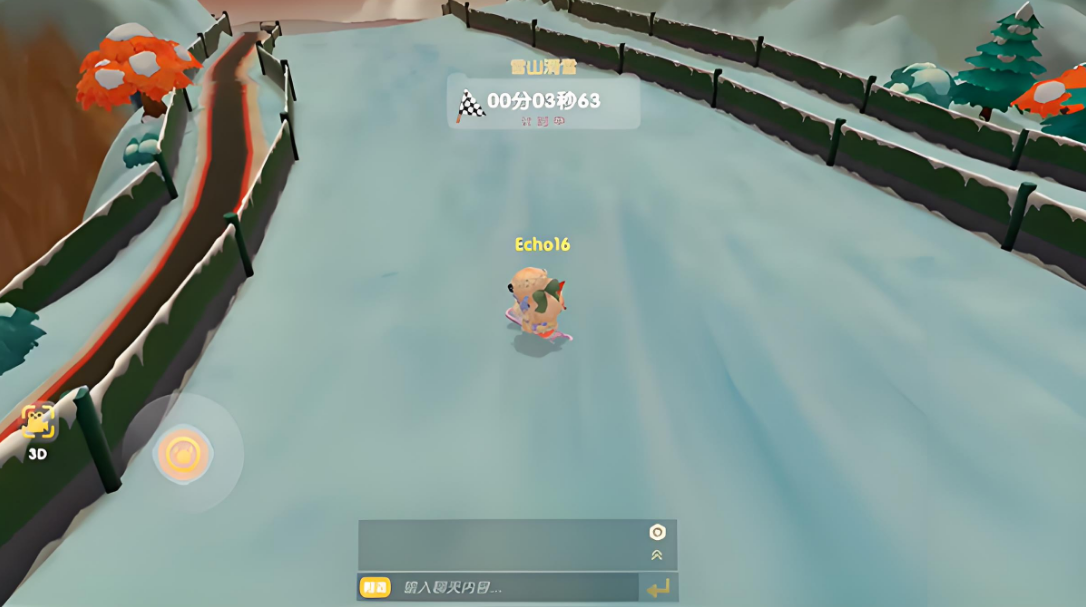Open chat settings via the hexagon icon
The image size is (1086, 607).
click(657, 532)
